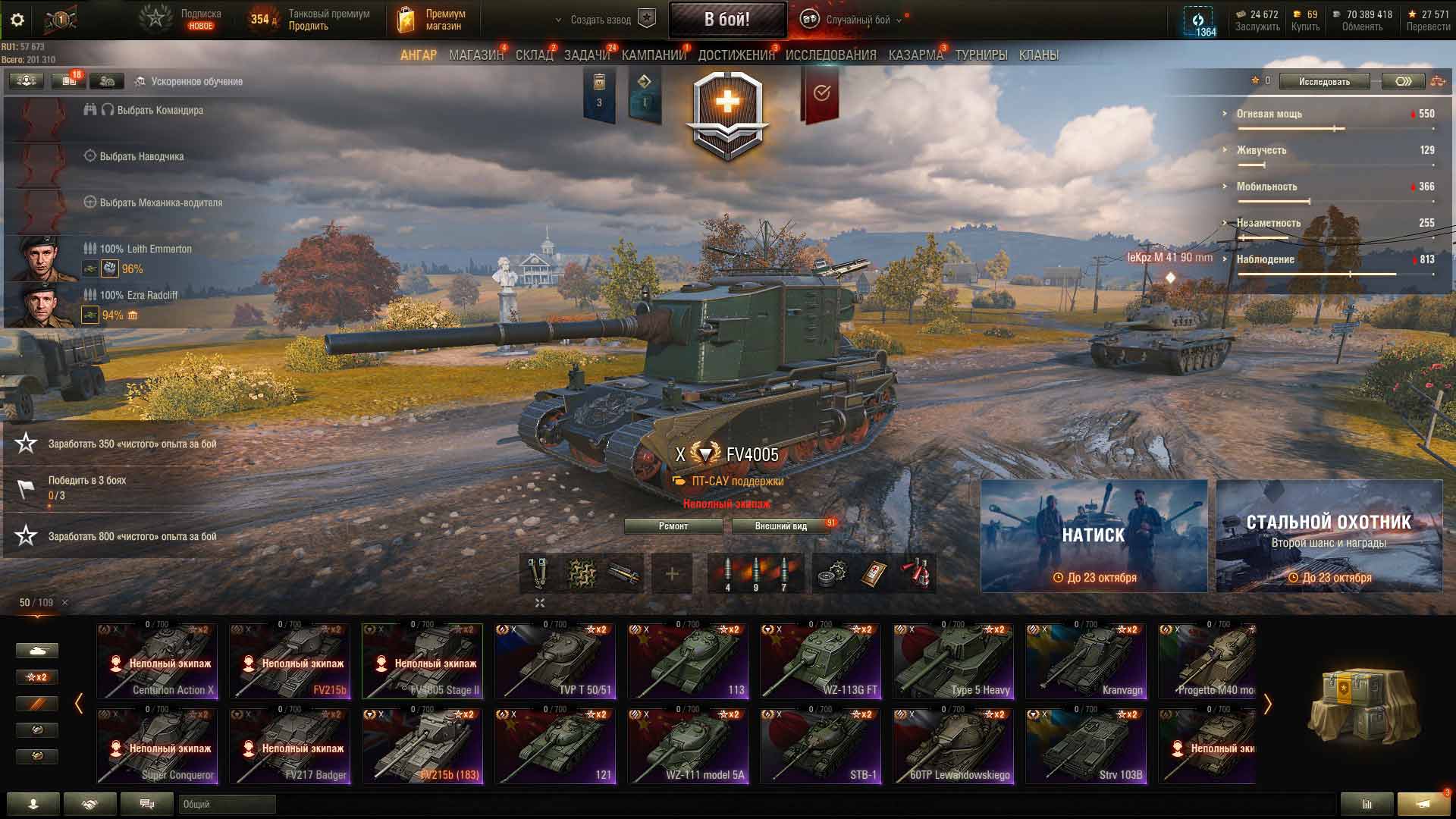Open the Склад tab
This screenshot has width=1456, height=819.
click(535, 55)
